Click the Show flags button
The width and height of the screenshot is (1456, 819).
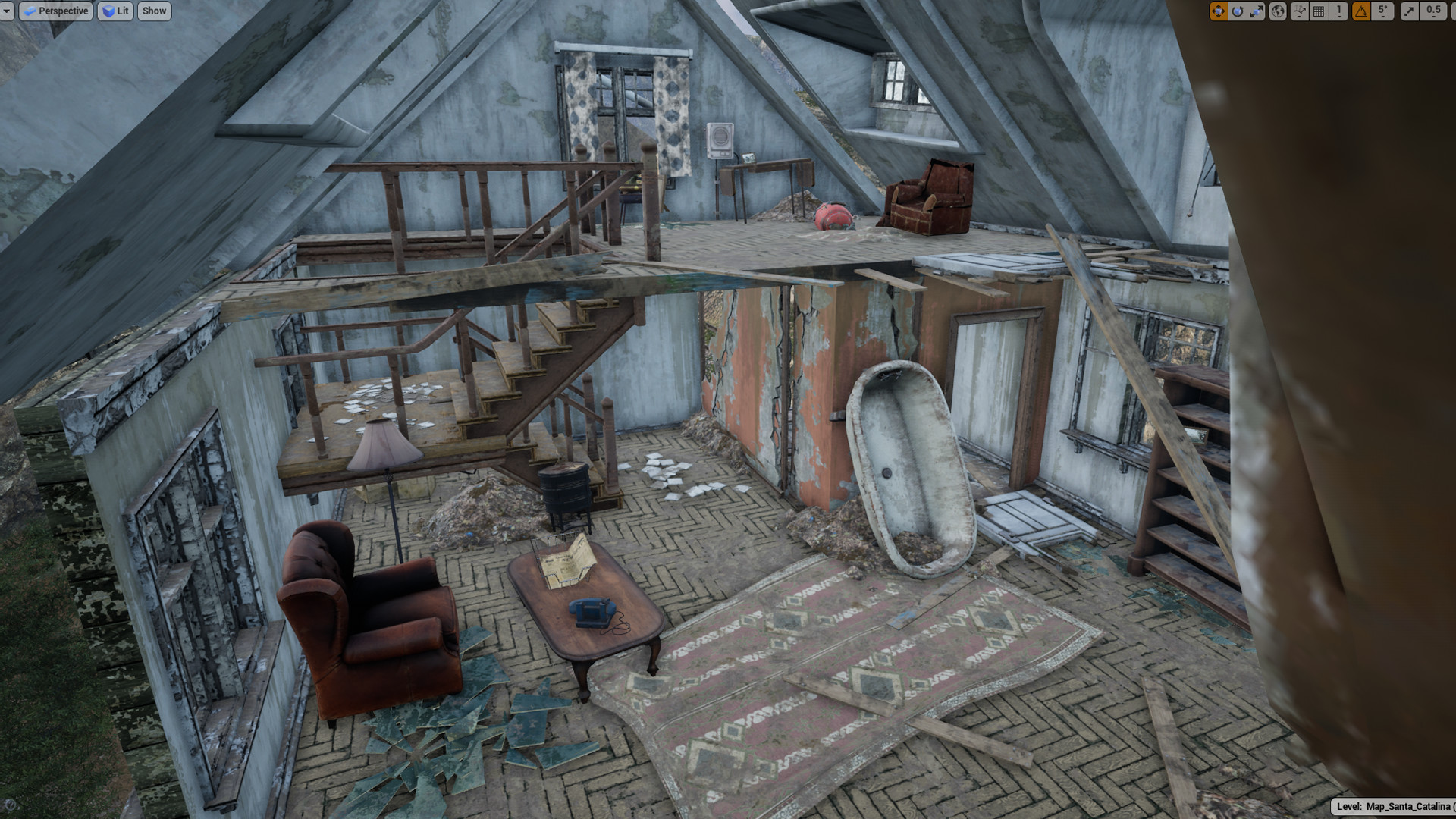[154, 11]
